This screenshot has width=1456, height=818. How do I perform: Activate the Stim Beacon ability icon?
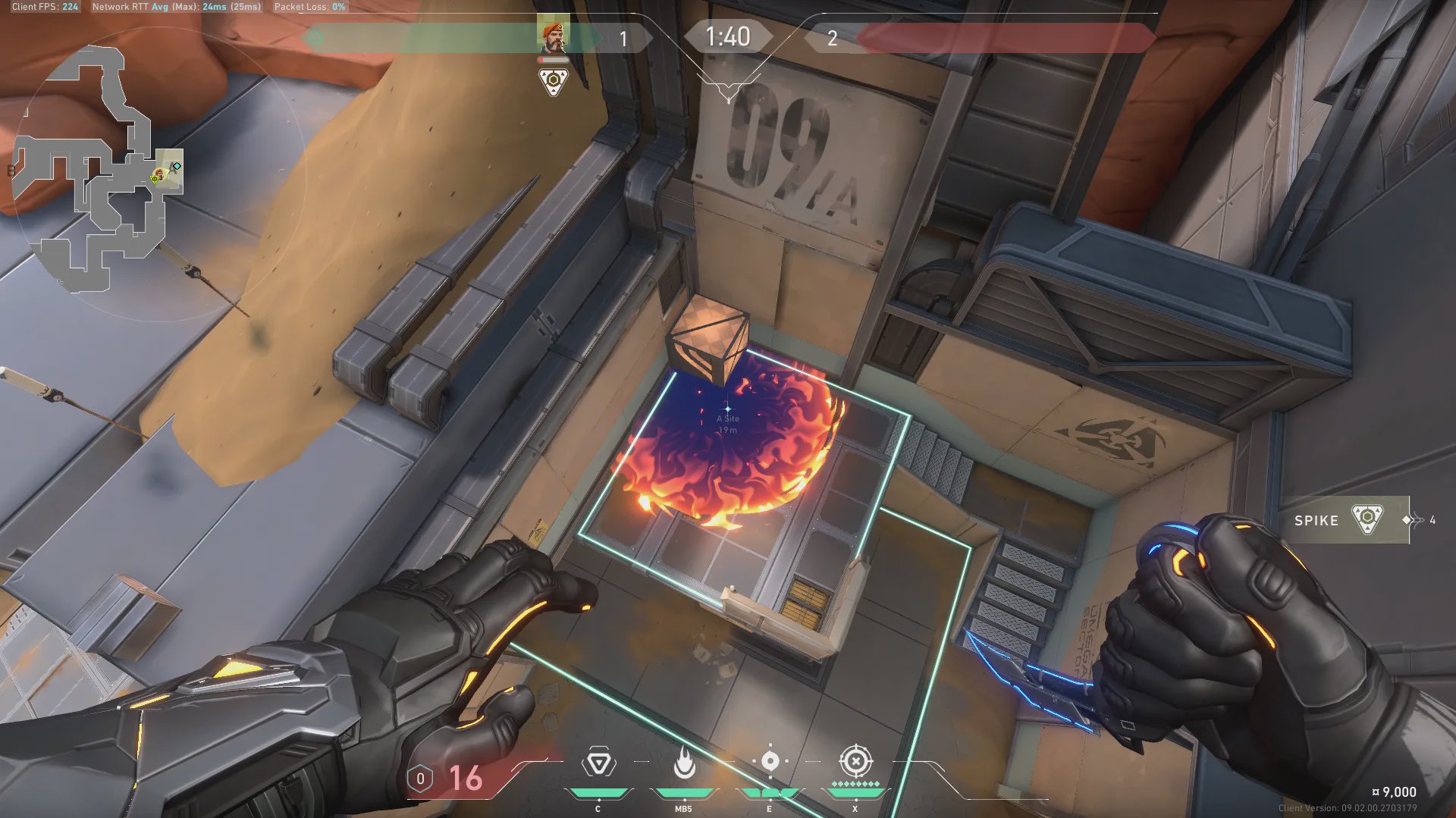pos(598,763)
